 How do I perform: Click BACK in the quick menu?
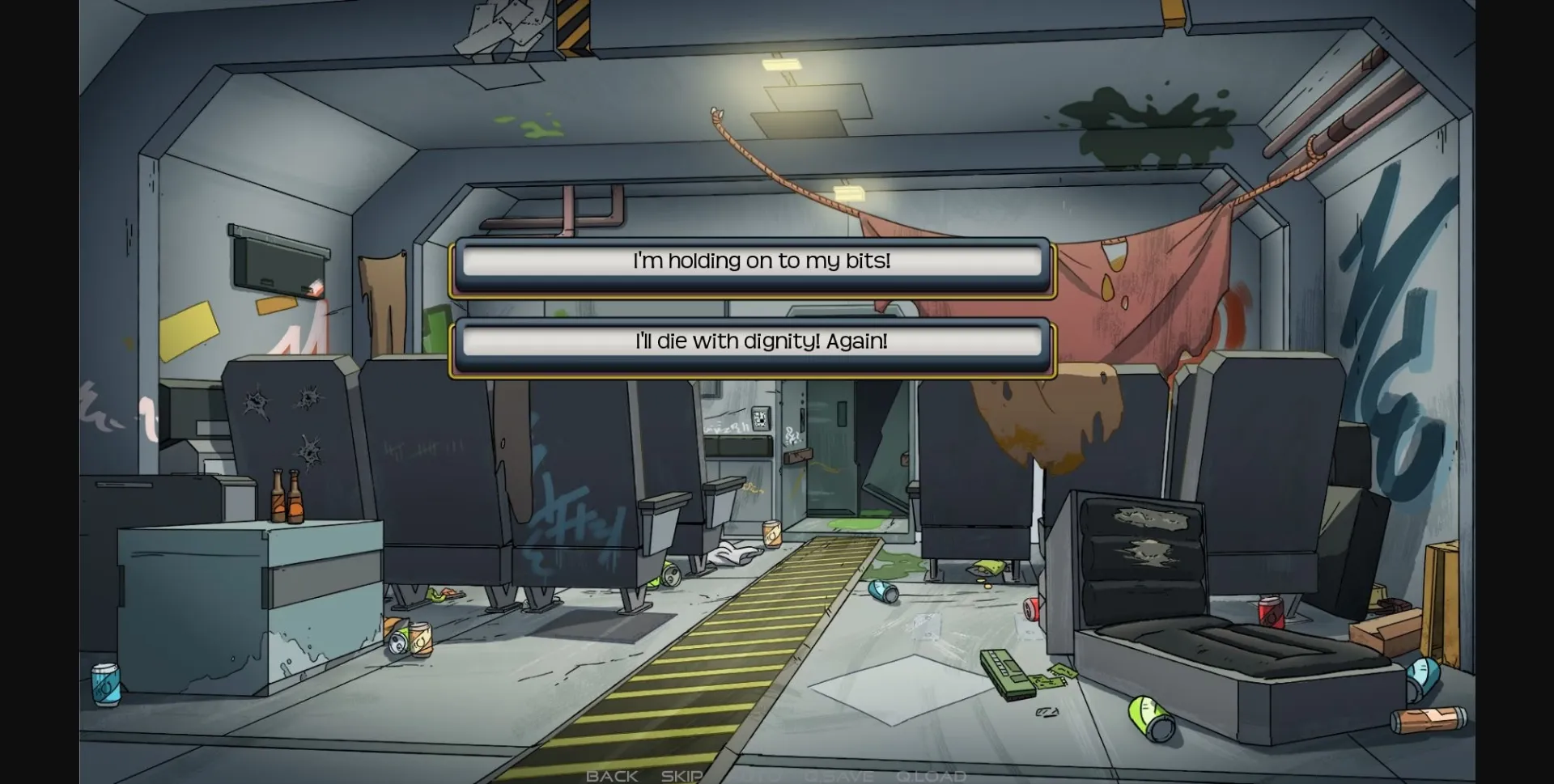[612, 775]
